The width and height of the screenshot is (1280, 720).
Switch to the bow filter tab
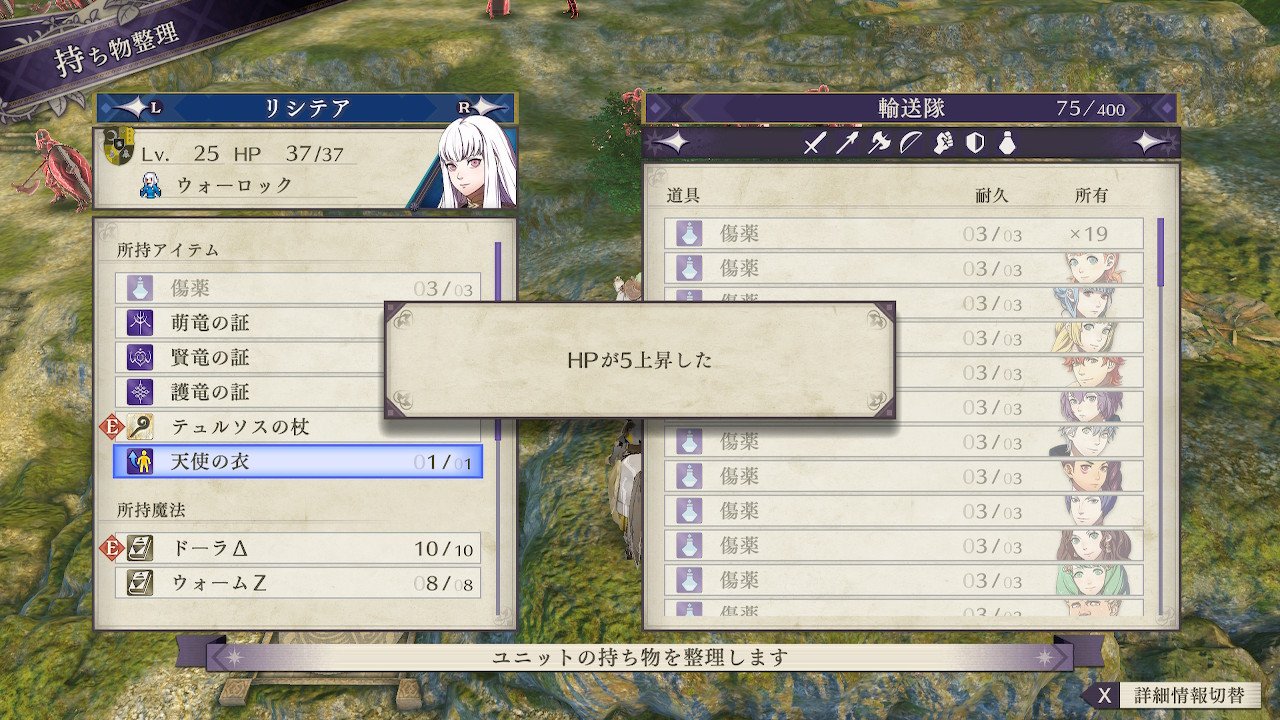911,143
